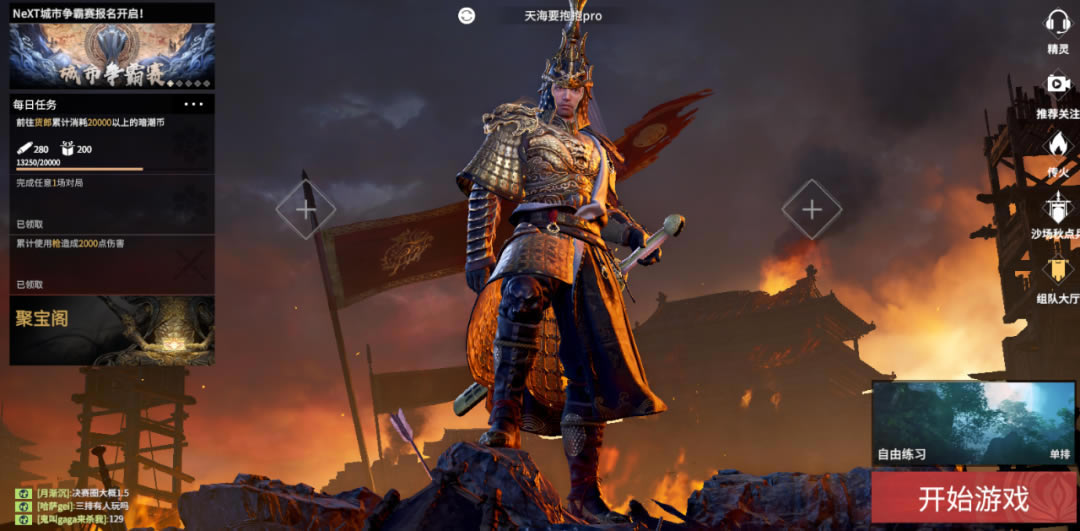Open the 自由练习 mode selection thumbnail
Viewport: 1080px width, 531px height.
coord(973,422)
